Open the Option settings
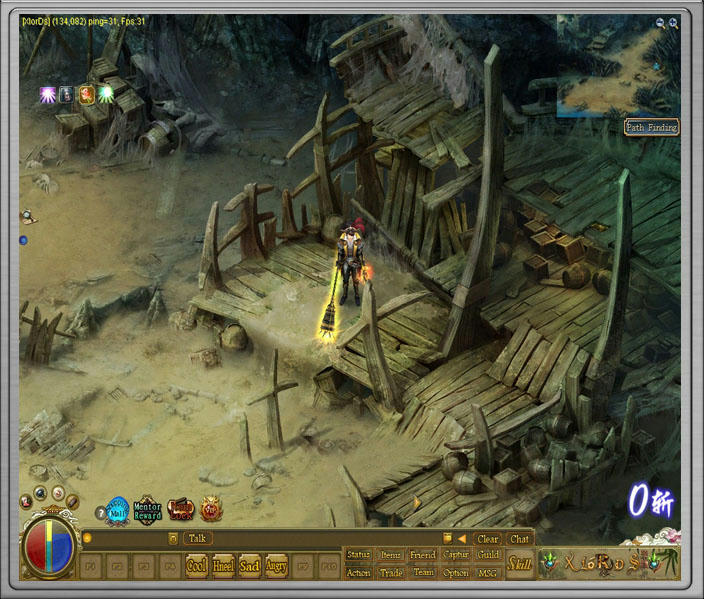Screen dimensions: 704x599 (456, 573)
